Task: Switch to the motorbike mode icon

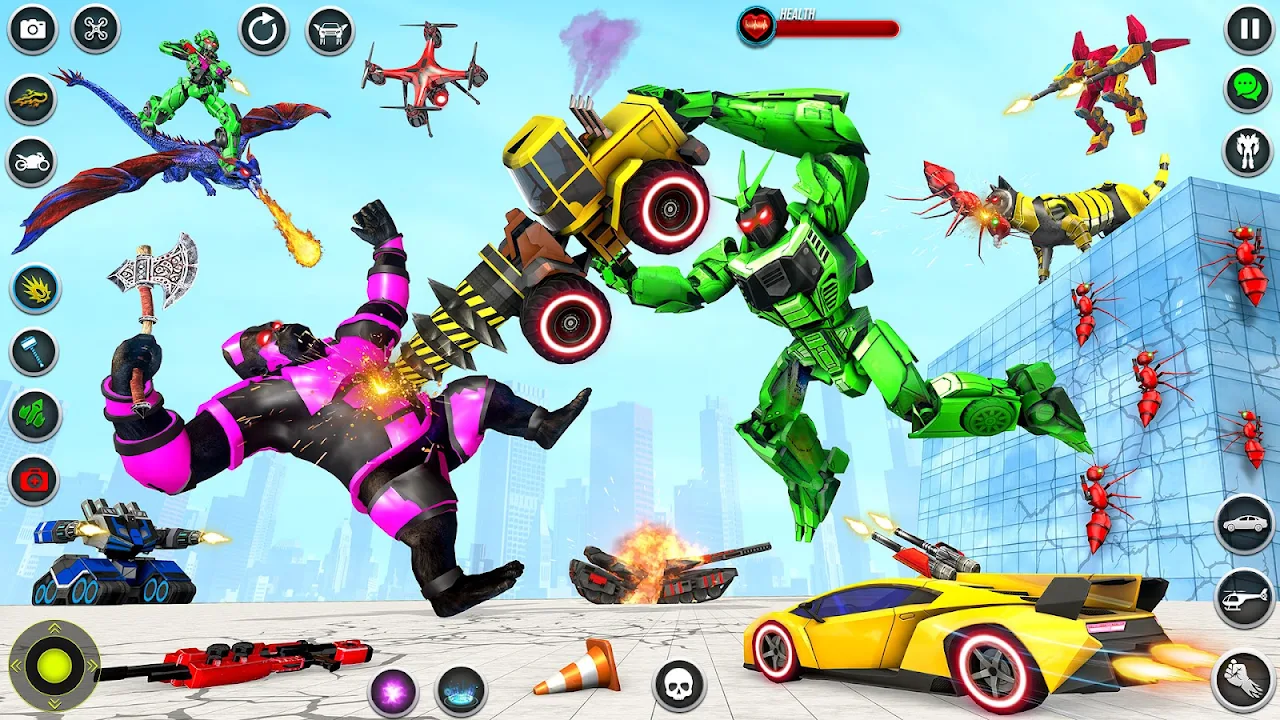Action: coord(32,161)
